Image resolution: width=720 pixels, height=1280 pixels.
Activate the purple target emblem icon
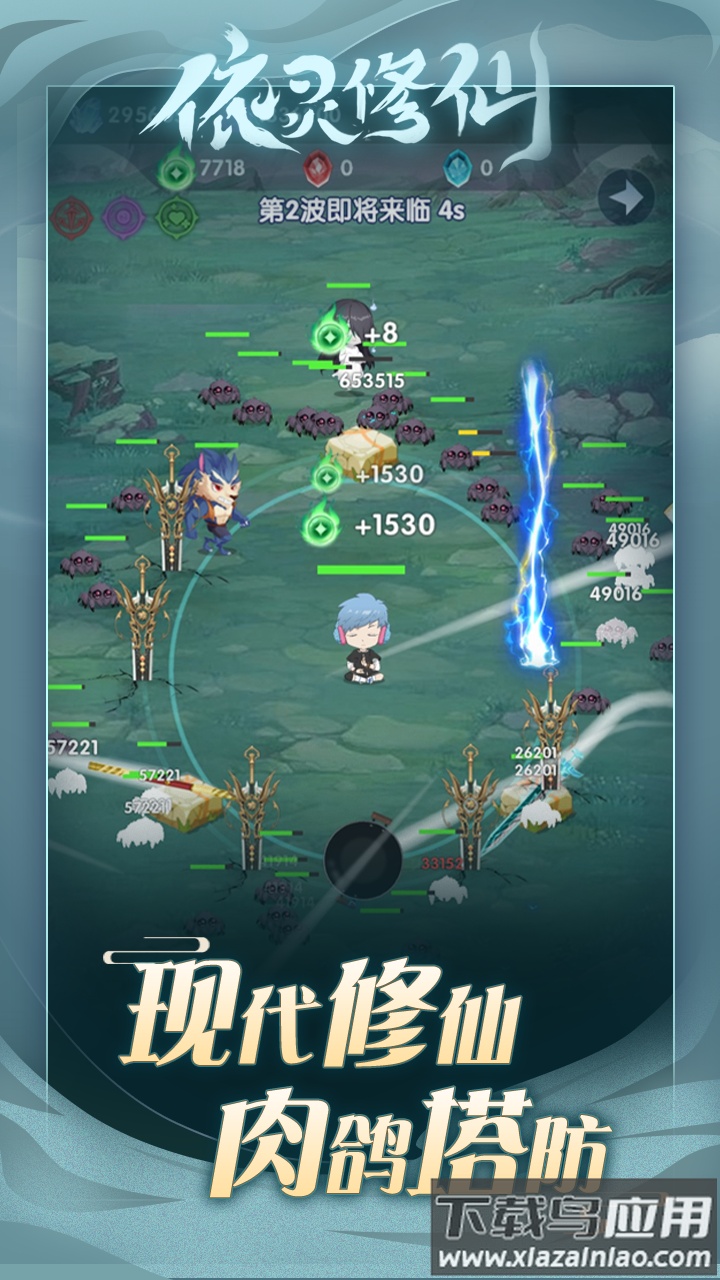(x=124, y=215)
